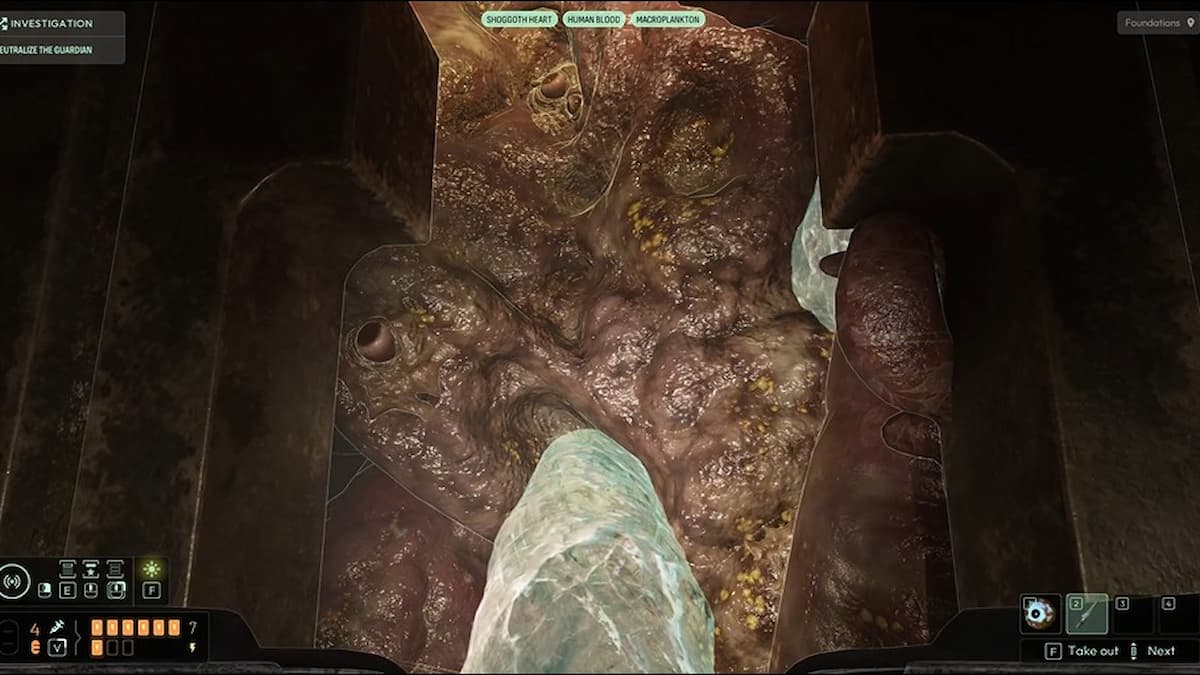Select the syringe tool in slot 2
Viewport: 1200px width, 675px height.
pos(1087,613)
